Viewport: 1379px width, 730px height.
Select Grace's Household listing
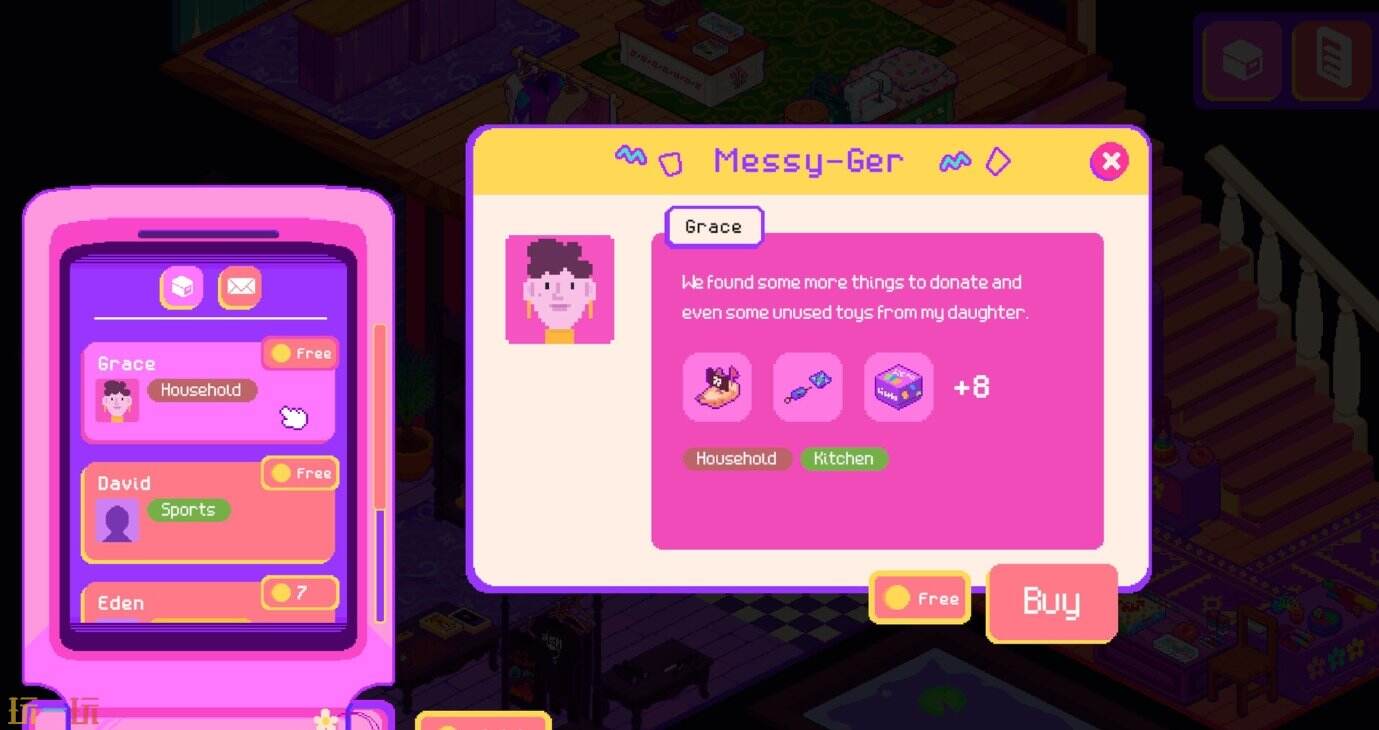click(x=208, y=391)
